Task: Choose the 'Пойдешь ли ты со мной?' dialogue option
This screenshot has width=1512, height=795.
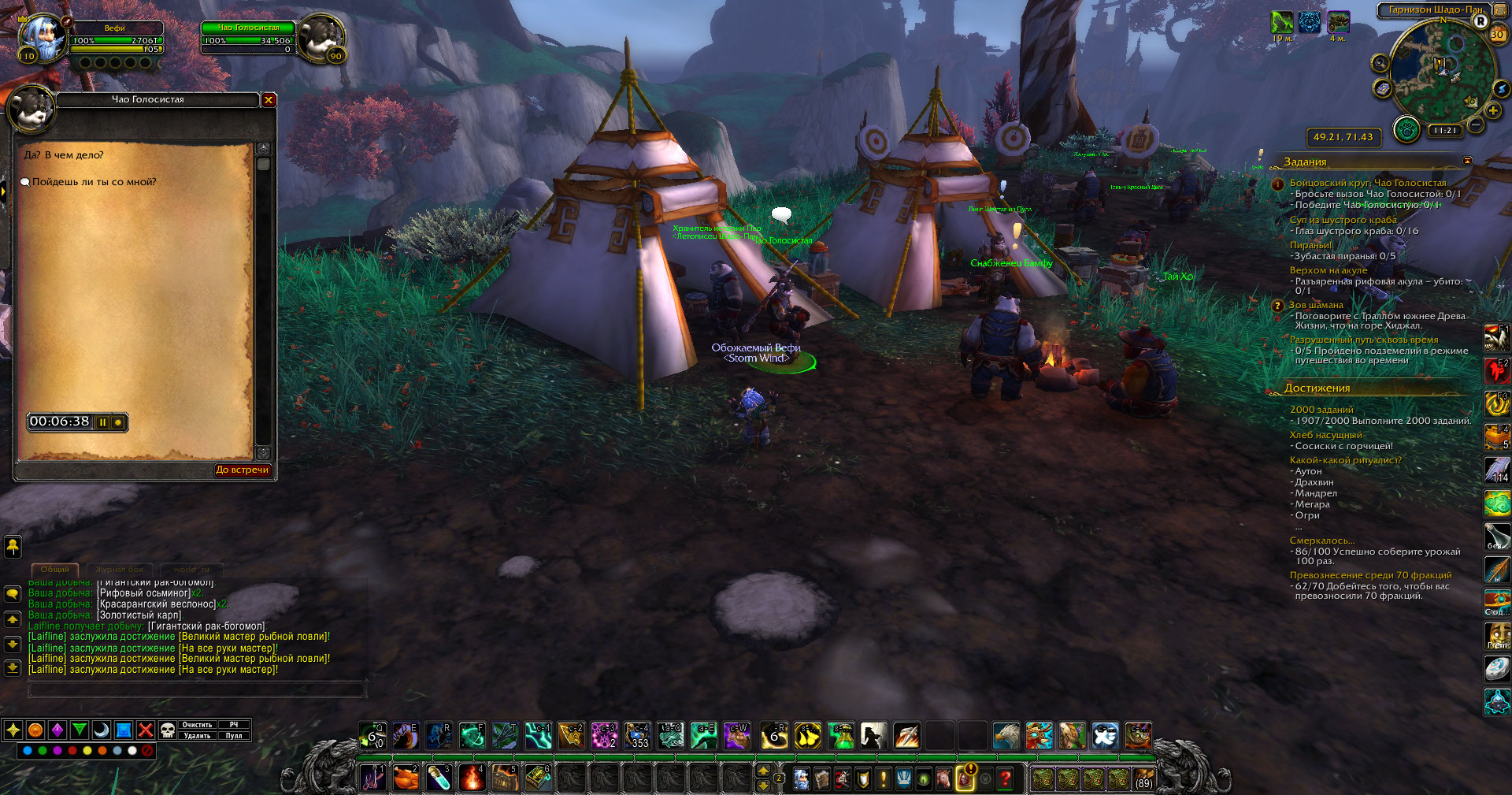Action: click(x=94, y=182)
